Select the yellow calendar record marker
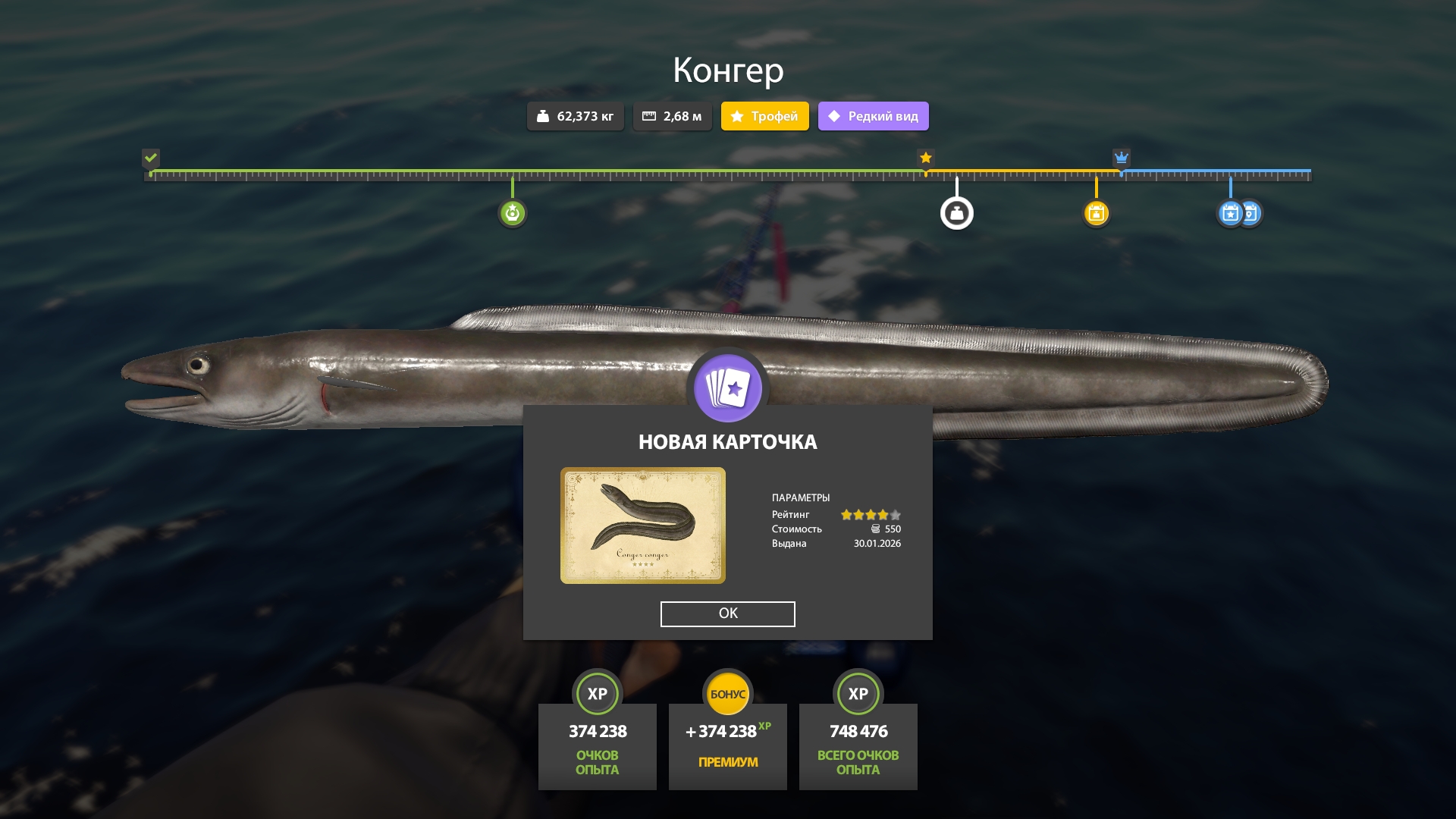 point(1096,213)
